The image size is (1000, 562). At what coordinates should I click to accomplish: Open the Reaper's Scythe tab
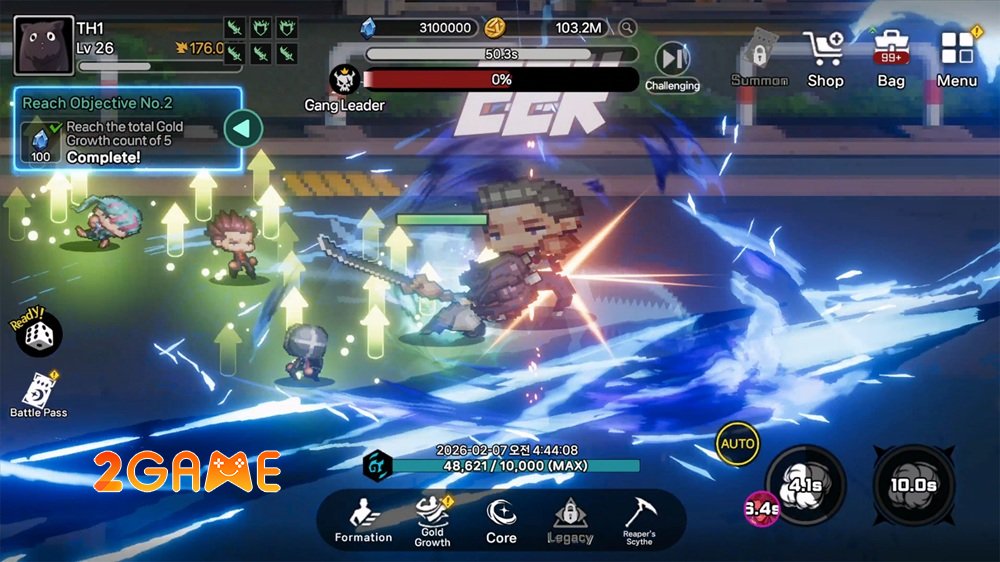639,522
